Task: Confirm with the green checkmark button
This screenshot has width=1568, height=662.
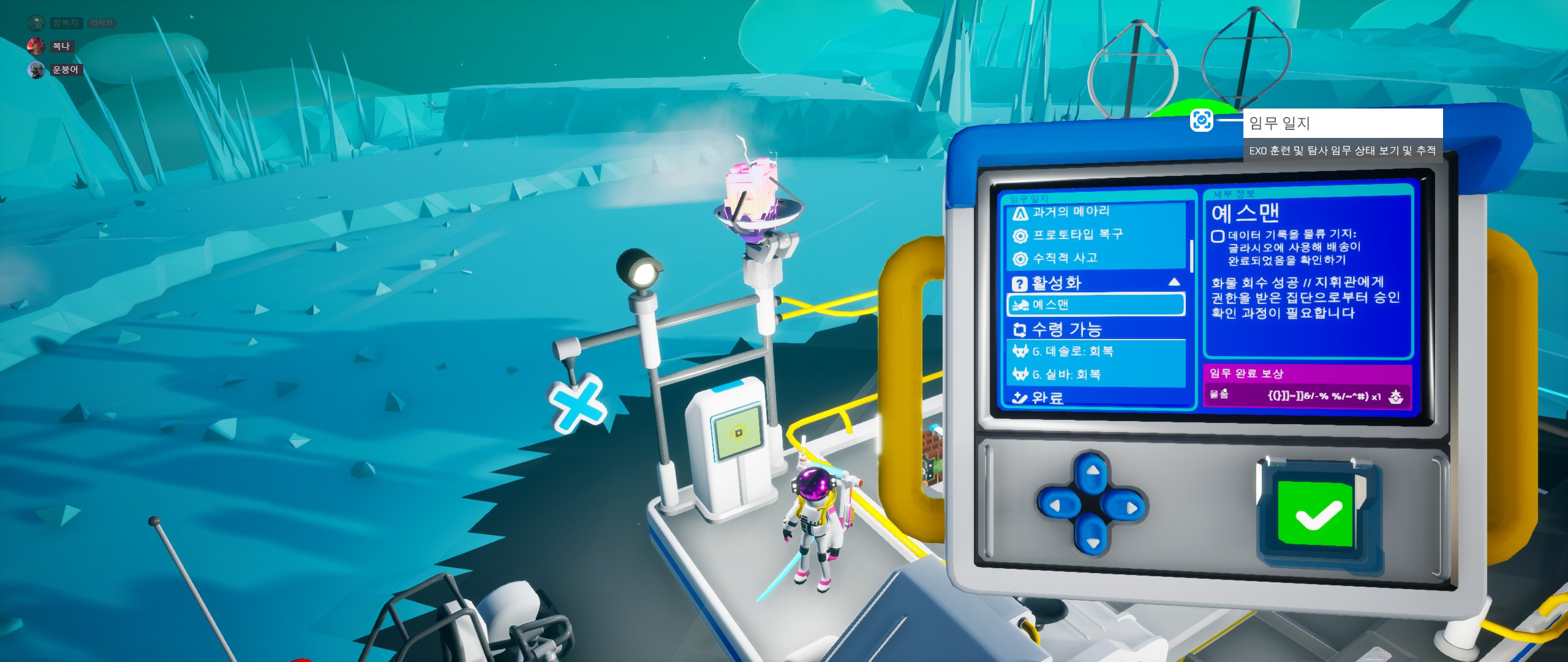Action: click(x=1318, y=514)
